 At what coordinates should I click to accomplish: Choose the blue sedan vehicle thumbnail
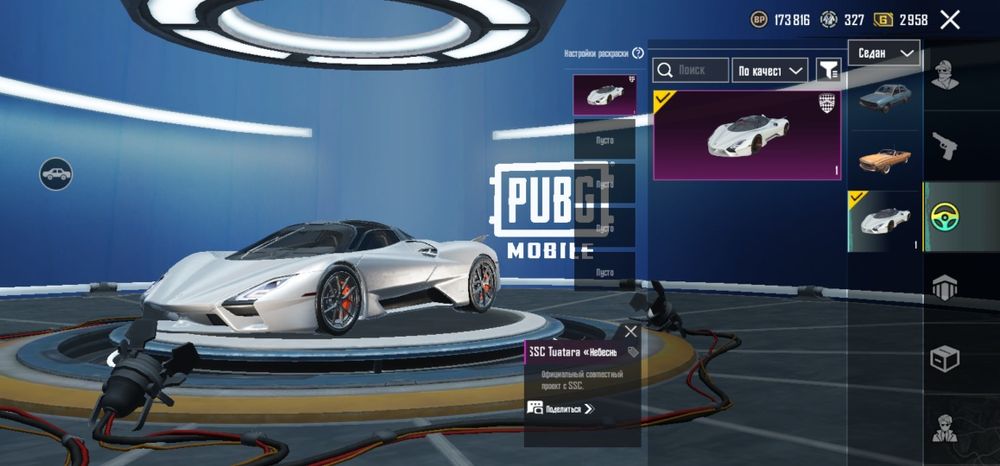pos(884,99)
